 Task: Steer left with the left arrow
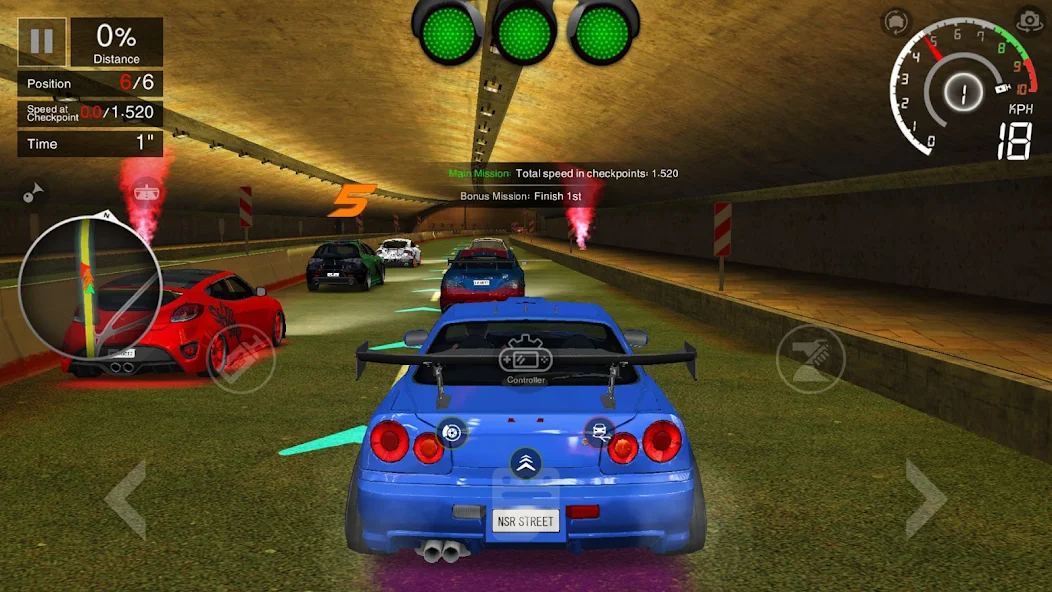coord(127,499)
